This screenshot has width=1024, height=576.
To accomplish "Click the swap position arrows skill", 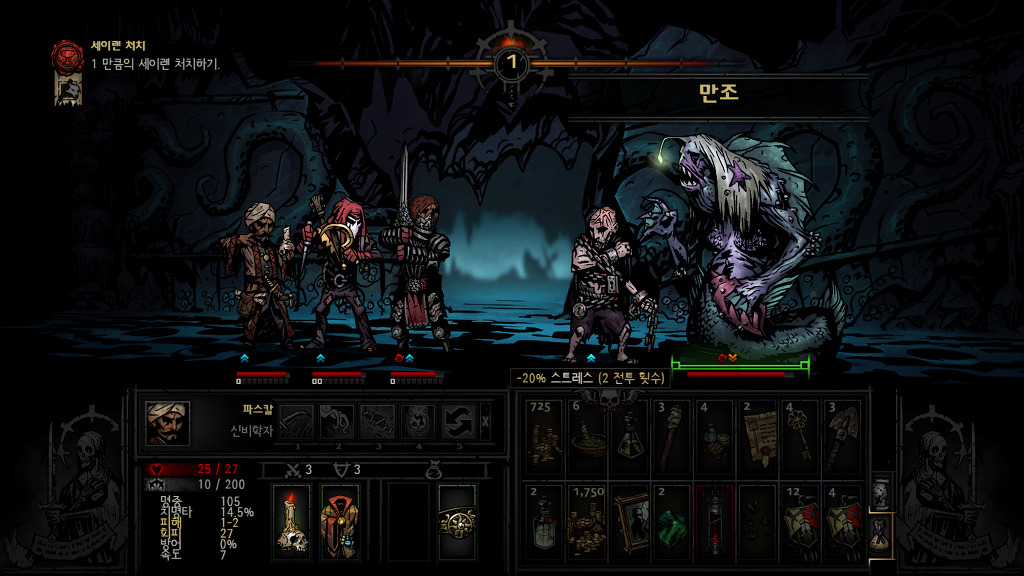I will tap(457, 422).
